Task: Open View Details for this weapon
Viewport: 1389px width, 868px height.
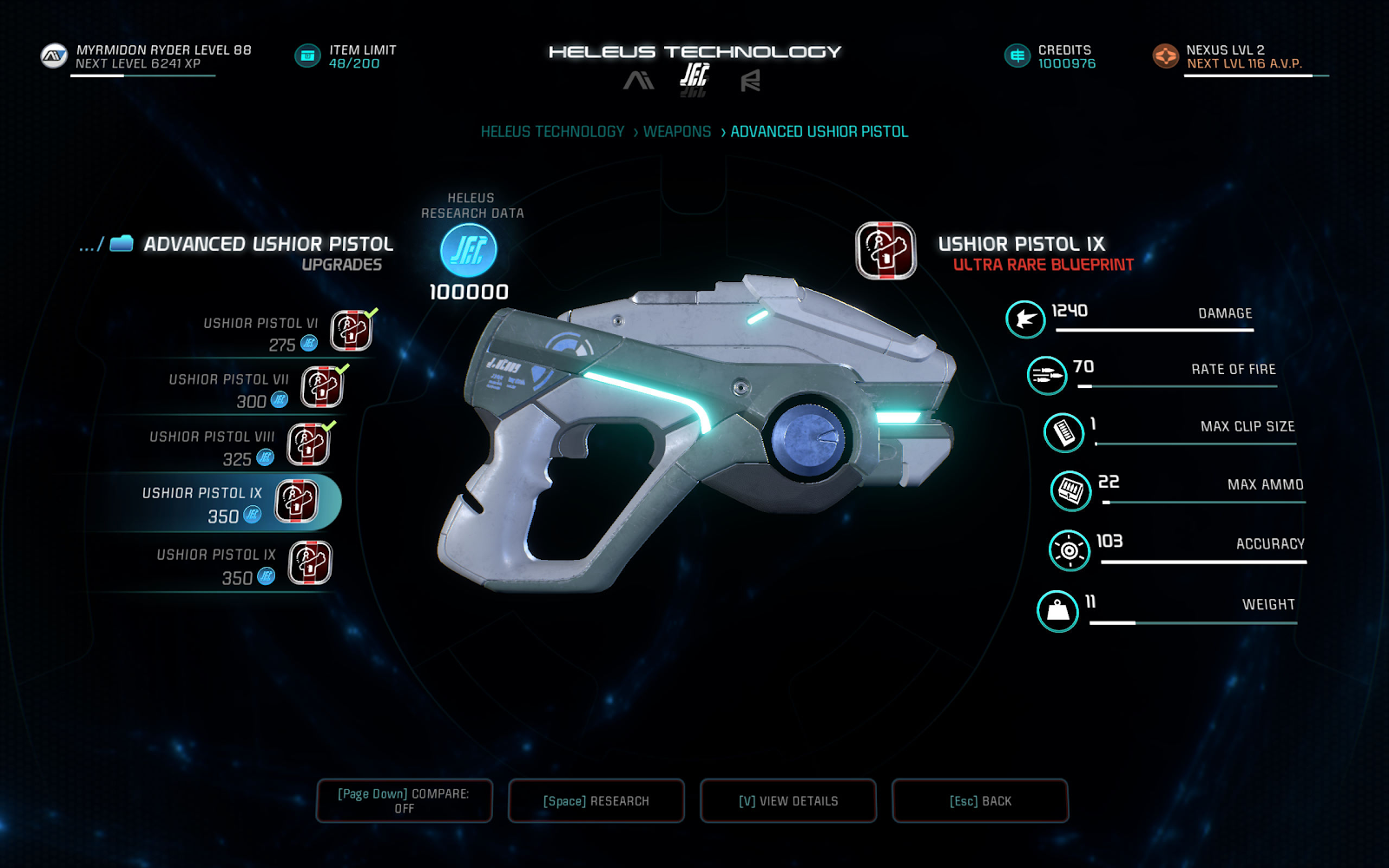Action: coord(788,800)
